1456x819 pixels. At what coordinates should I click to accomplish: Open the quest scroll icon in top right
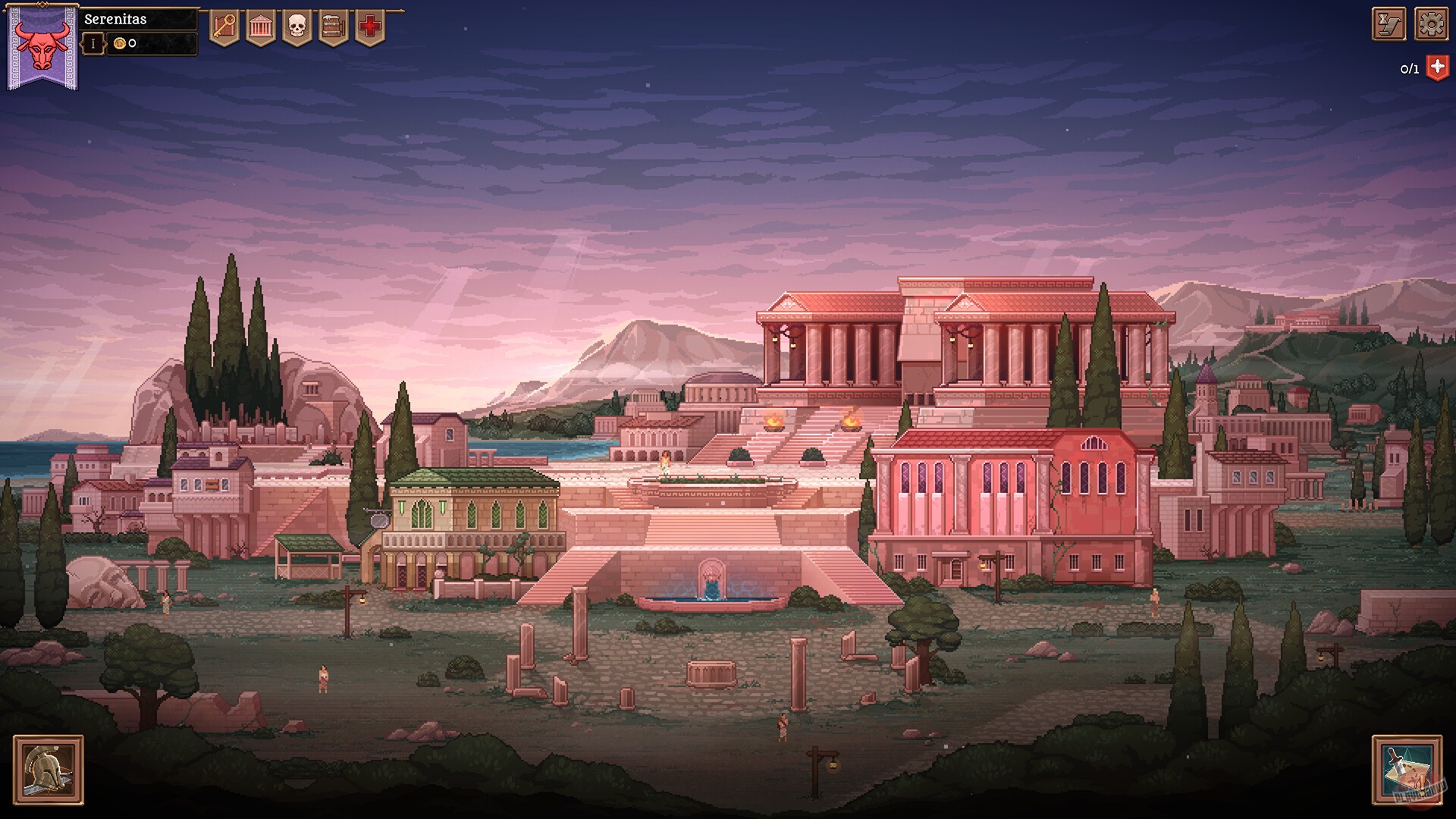[x=1388, y=24]
